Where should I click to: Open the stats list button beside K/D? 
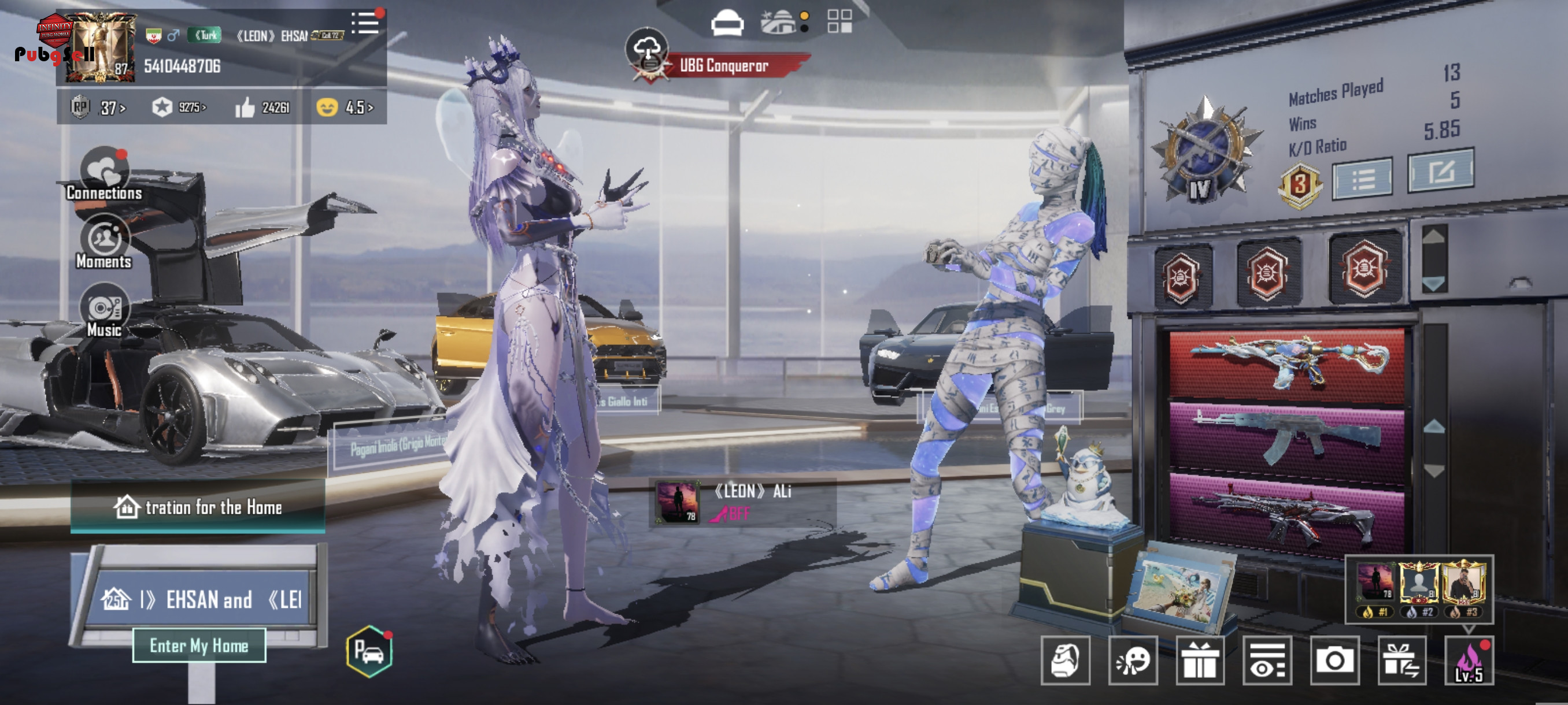coord(1362,179)
